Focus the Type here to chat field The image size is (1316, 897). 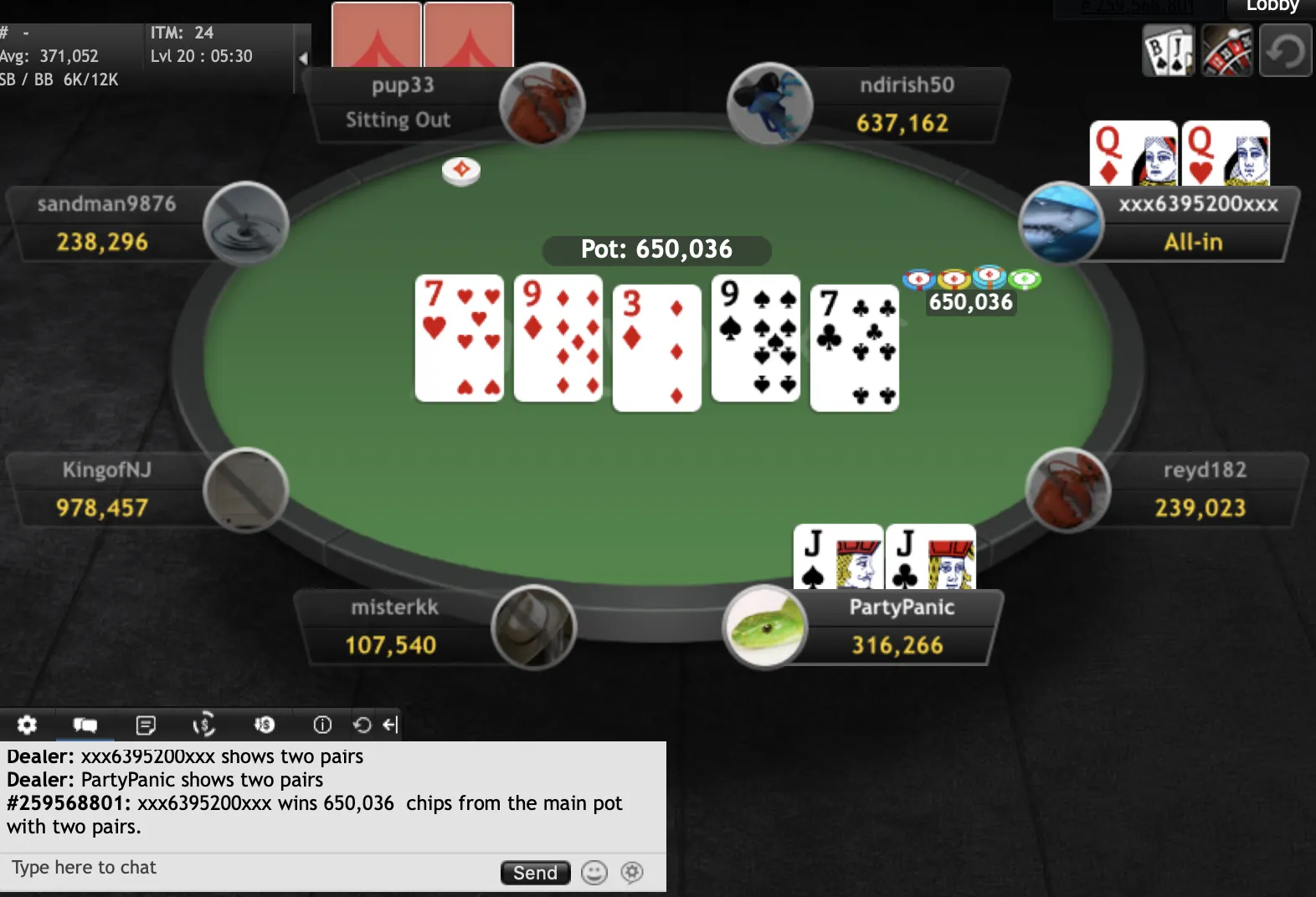point(251,868)
